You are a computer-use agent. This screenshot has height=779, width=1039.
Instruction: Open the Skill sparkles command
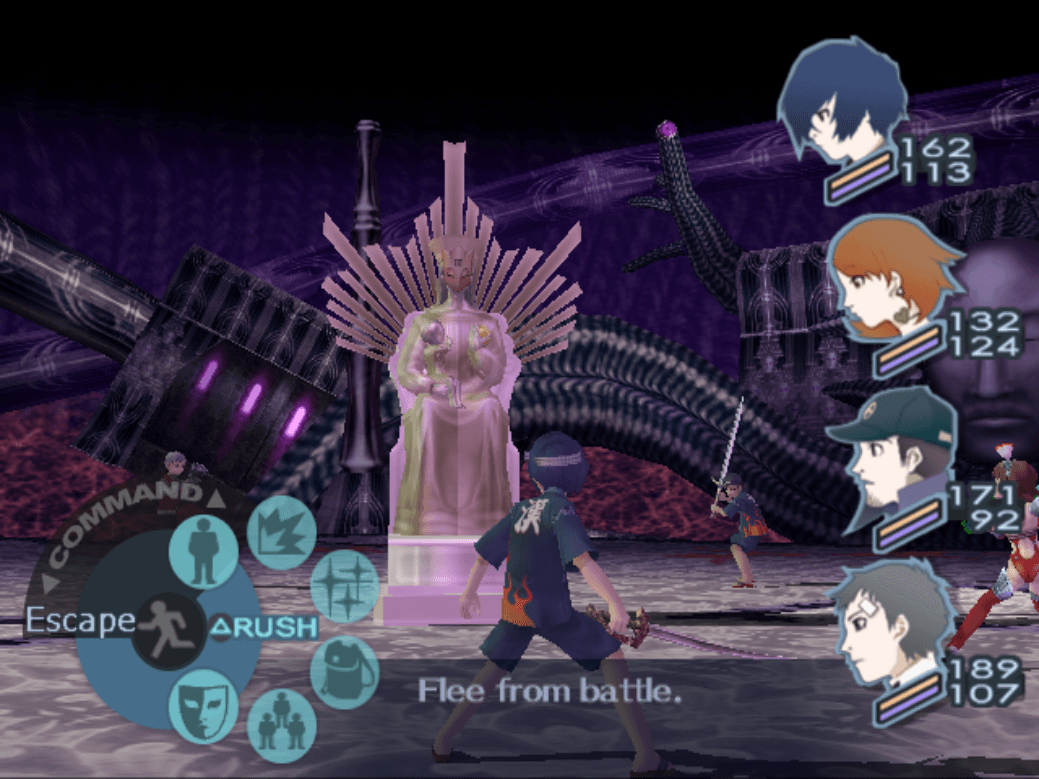click(345, 587)
